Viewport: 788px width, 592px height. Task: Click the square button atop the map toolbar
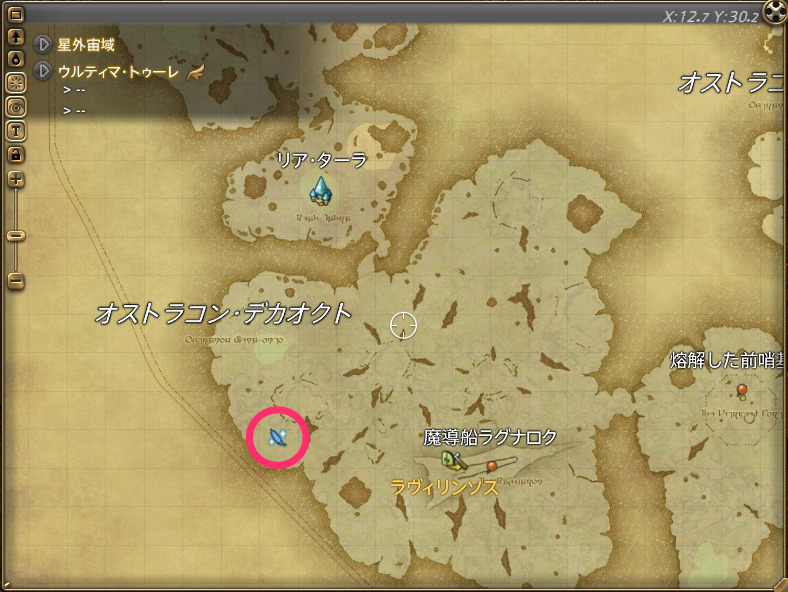tap(16, 15)
